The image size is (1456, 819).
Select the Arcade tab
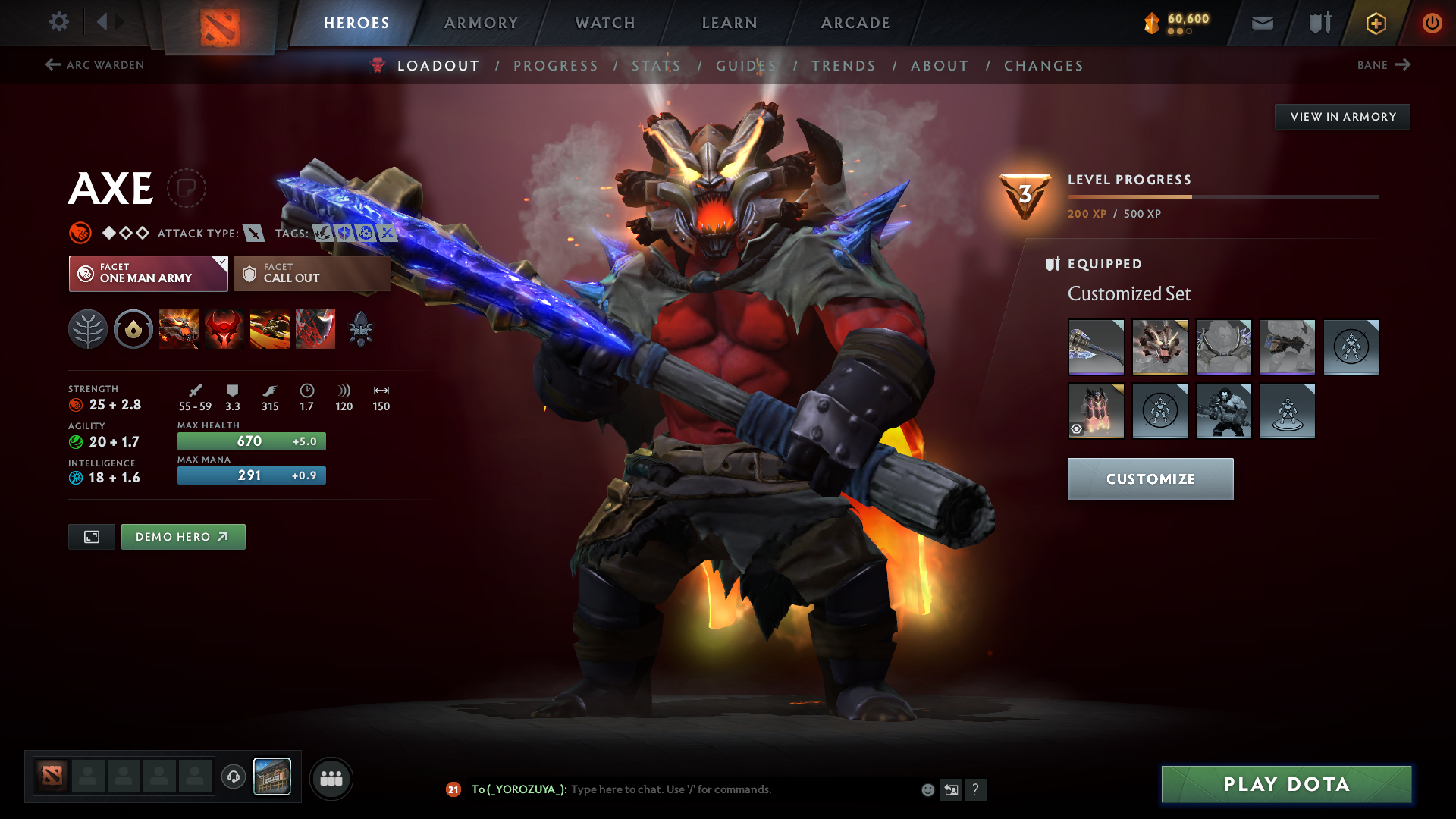point(855,23)
